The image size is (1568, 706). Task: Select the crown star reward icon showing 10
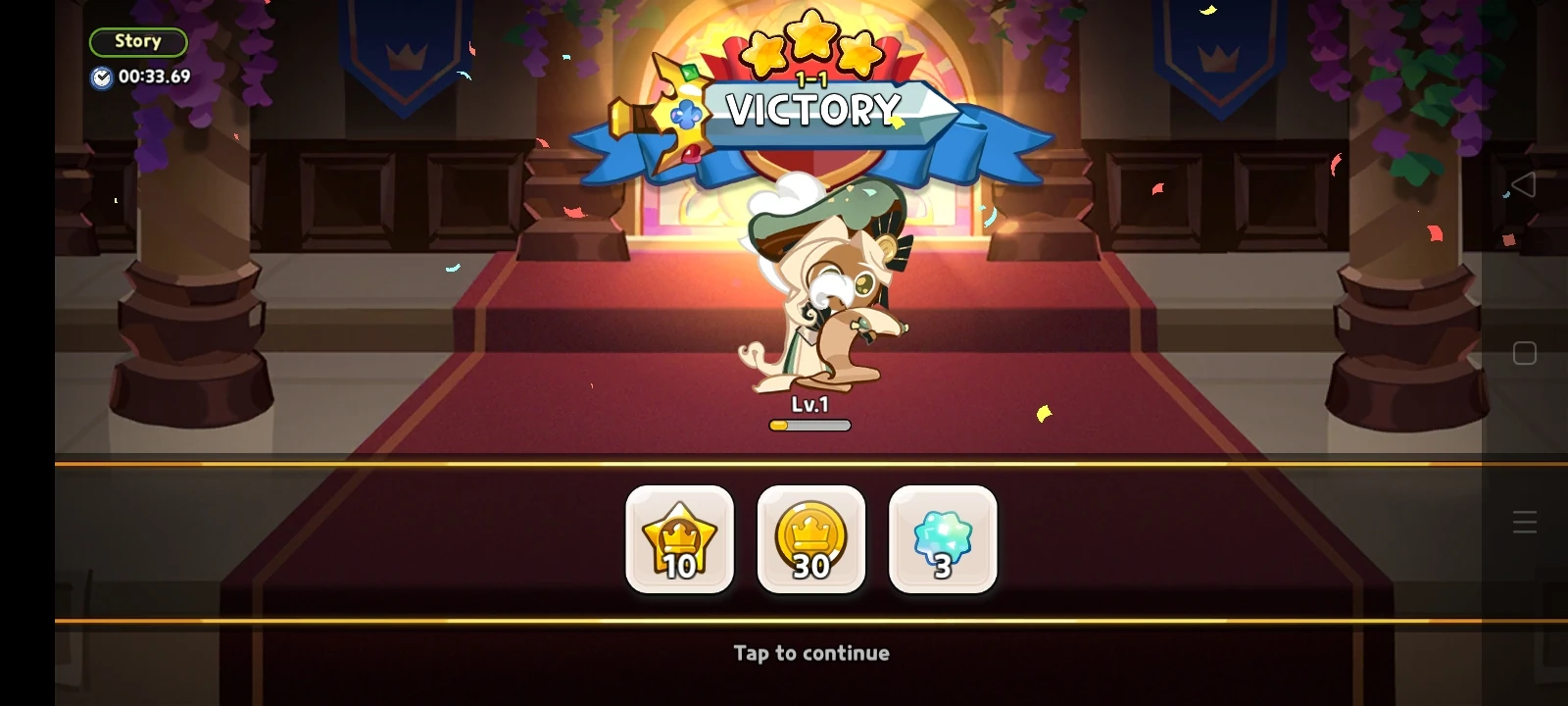[680, 540]
